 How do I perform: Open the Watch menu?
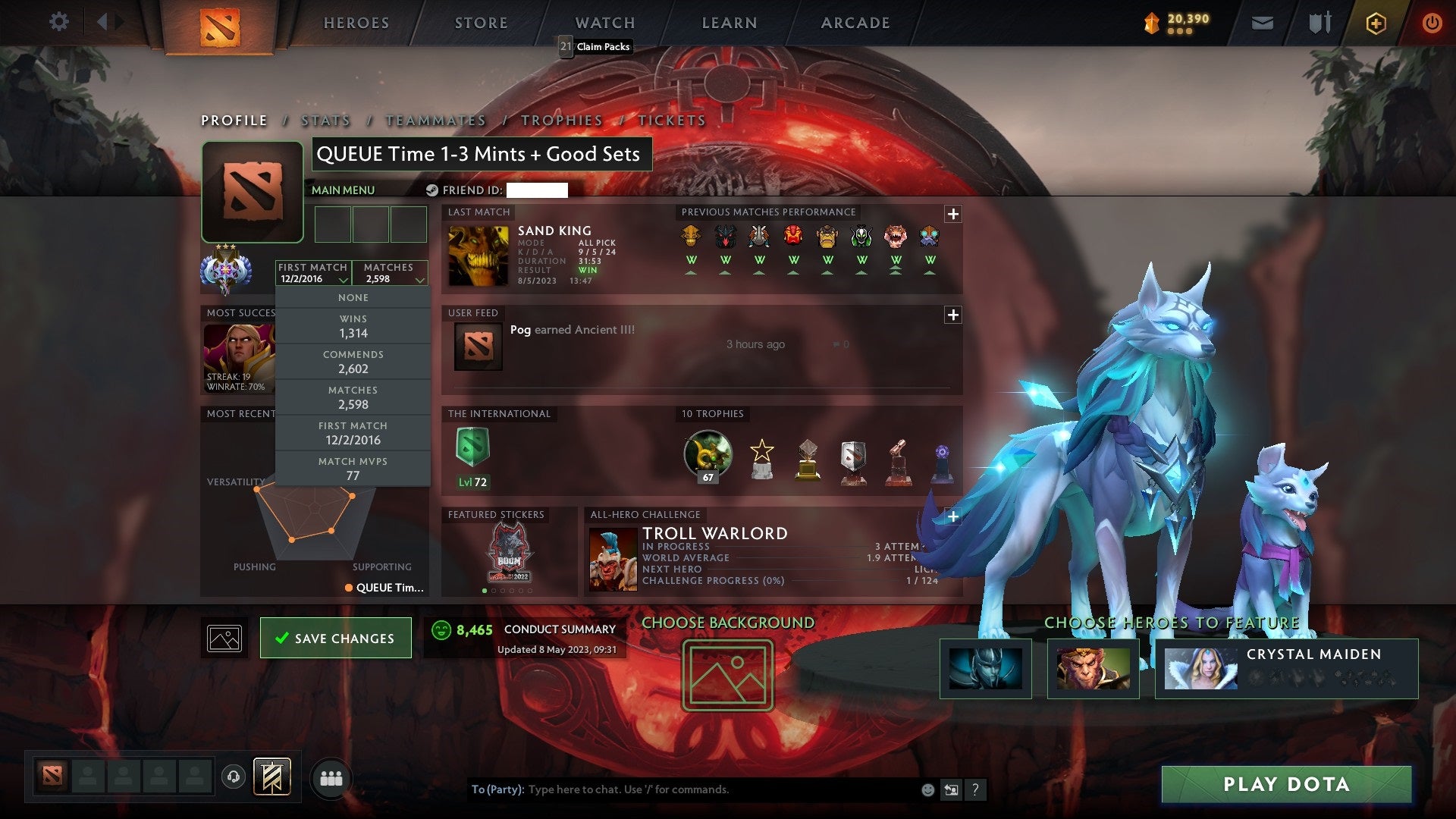click(x=604, y=23)
